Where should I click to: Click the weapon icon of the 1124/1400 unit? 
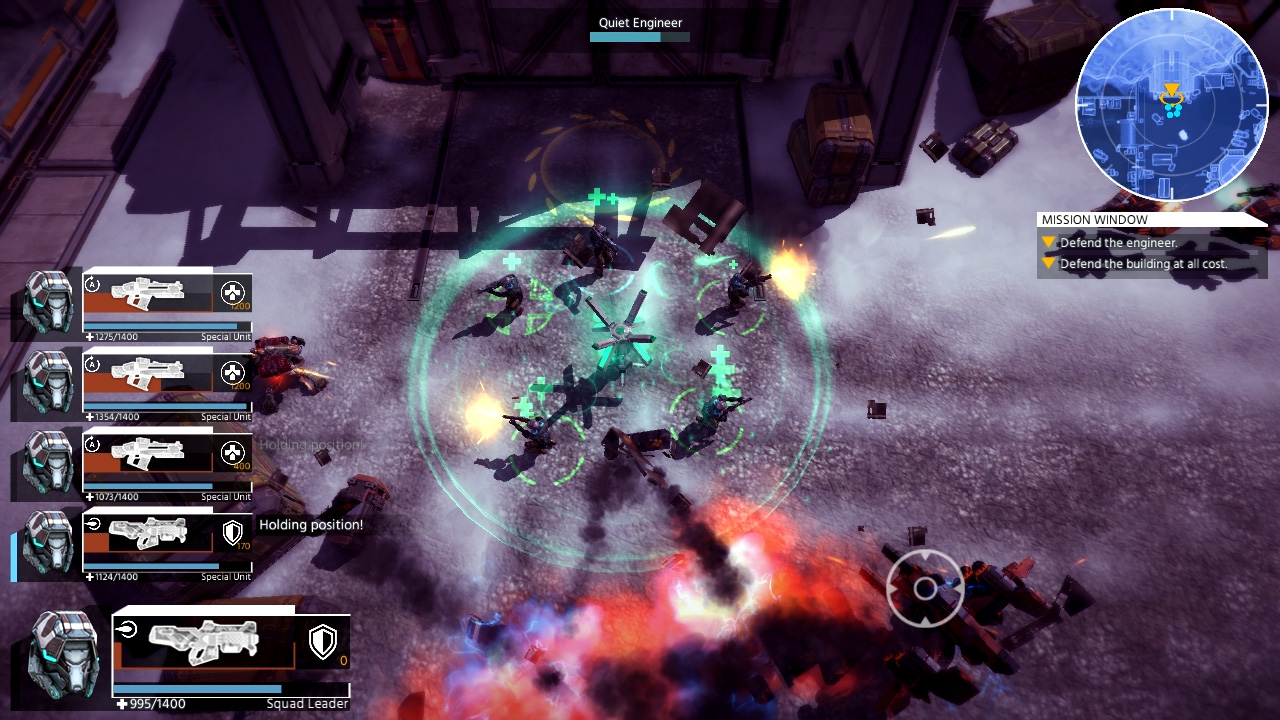146,532
